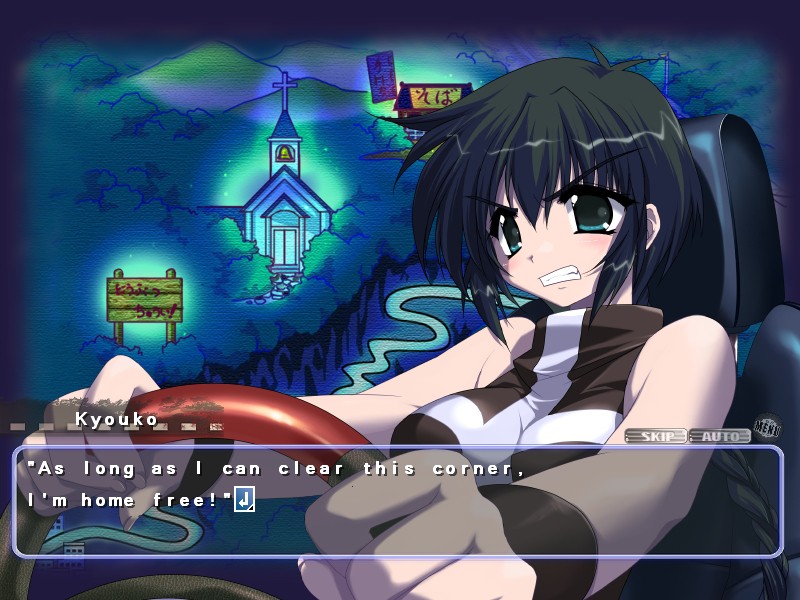This screenshot has height=600, width=800.
Task: Turn on AUTO text advance
Action: click(720, 436)
